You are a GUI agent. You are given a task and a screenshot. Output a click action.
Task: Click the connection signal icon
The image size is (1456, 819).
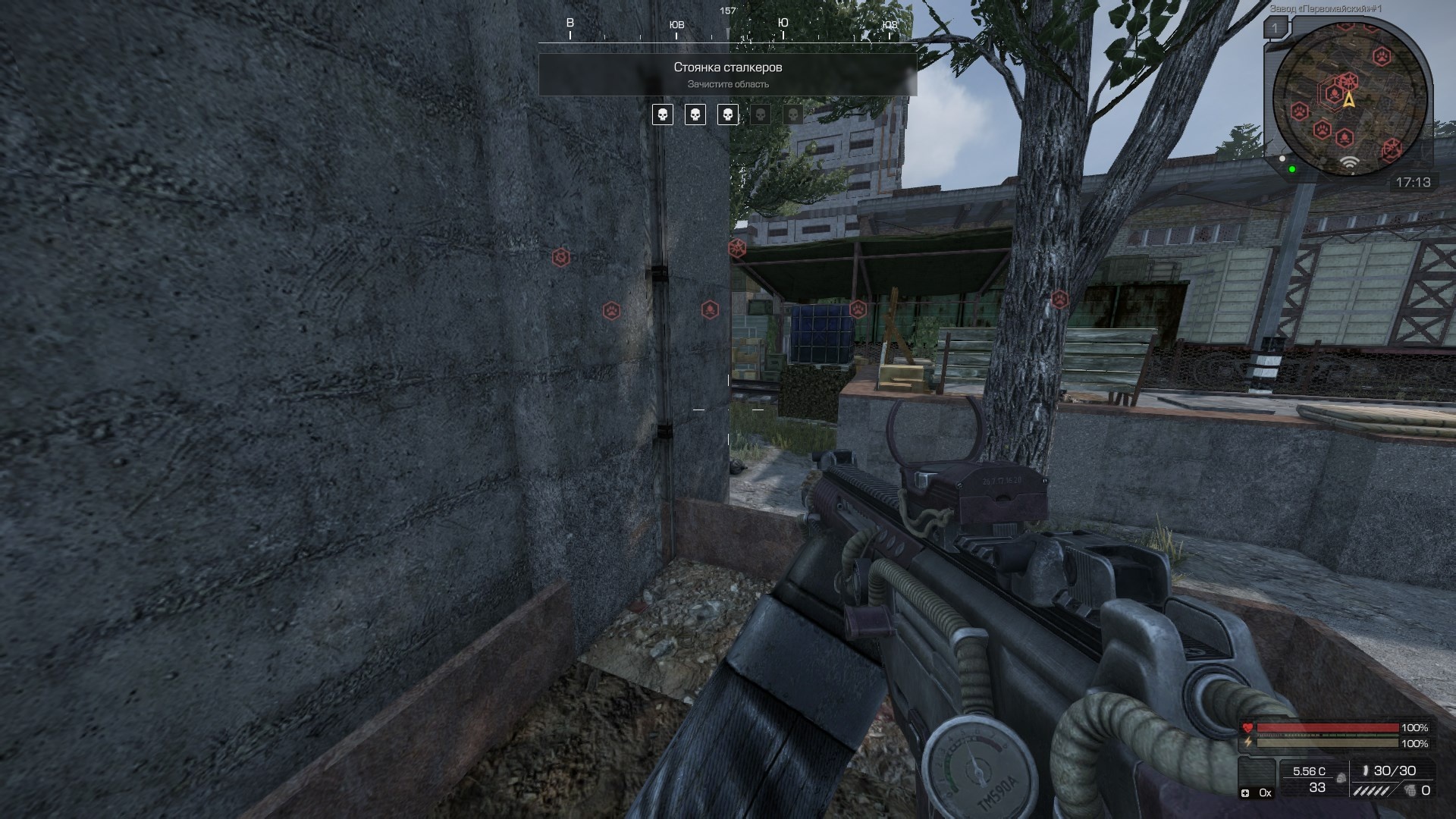[x=1349, y=162]
